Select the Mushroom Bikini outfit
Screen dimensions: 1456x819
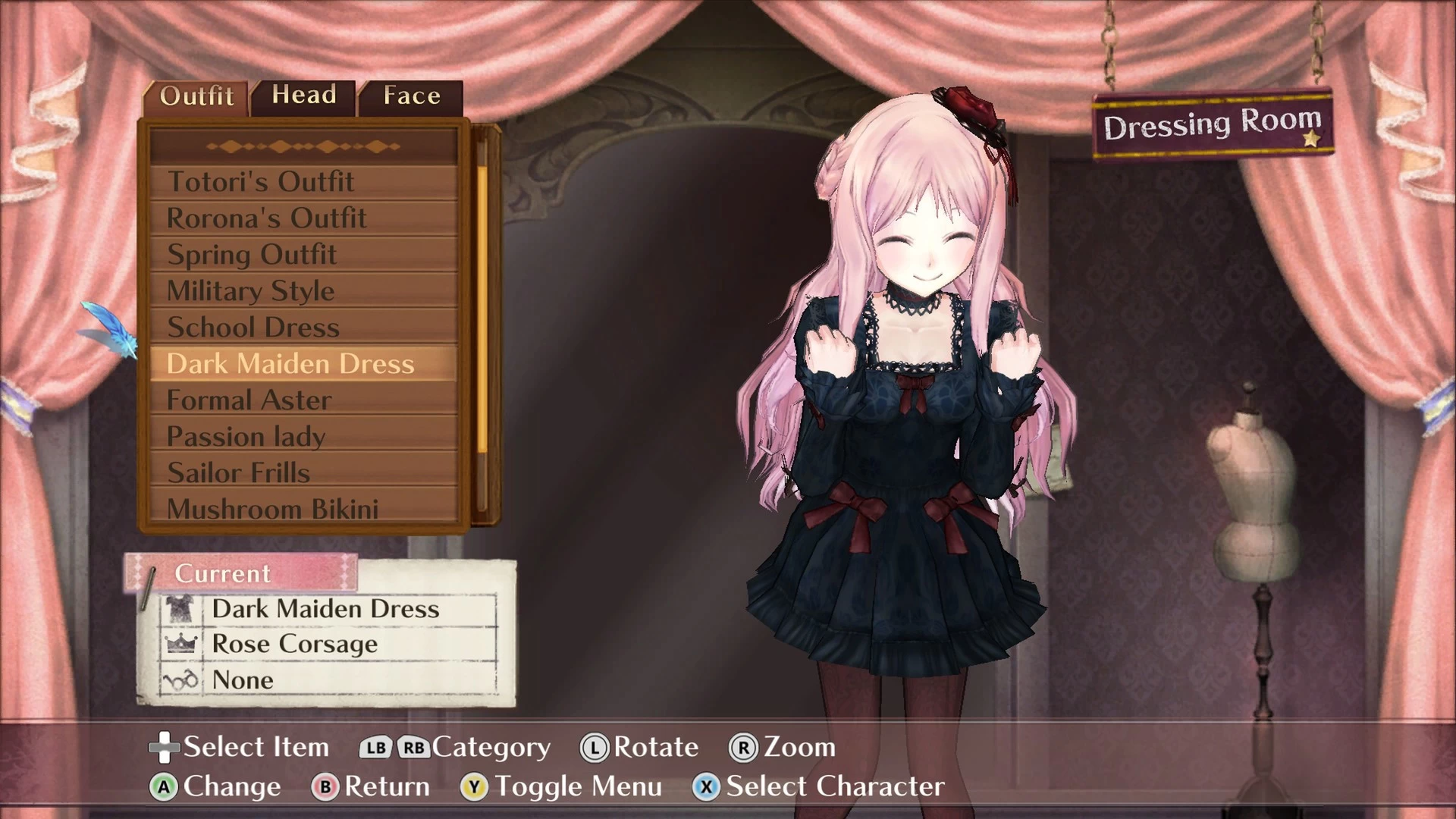[x=272, y=509]
